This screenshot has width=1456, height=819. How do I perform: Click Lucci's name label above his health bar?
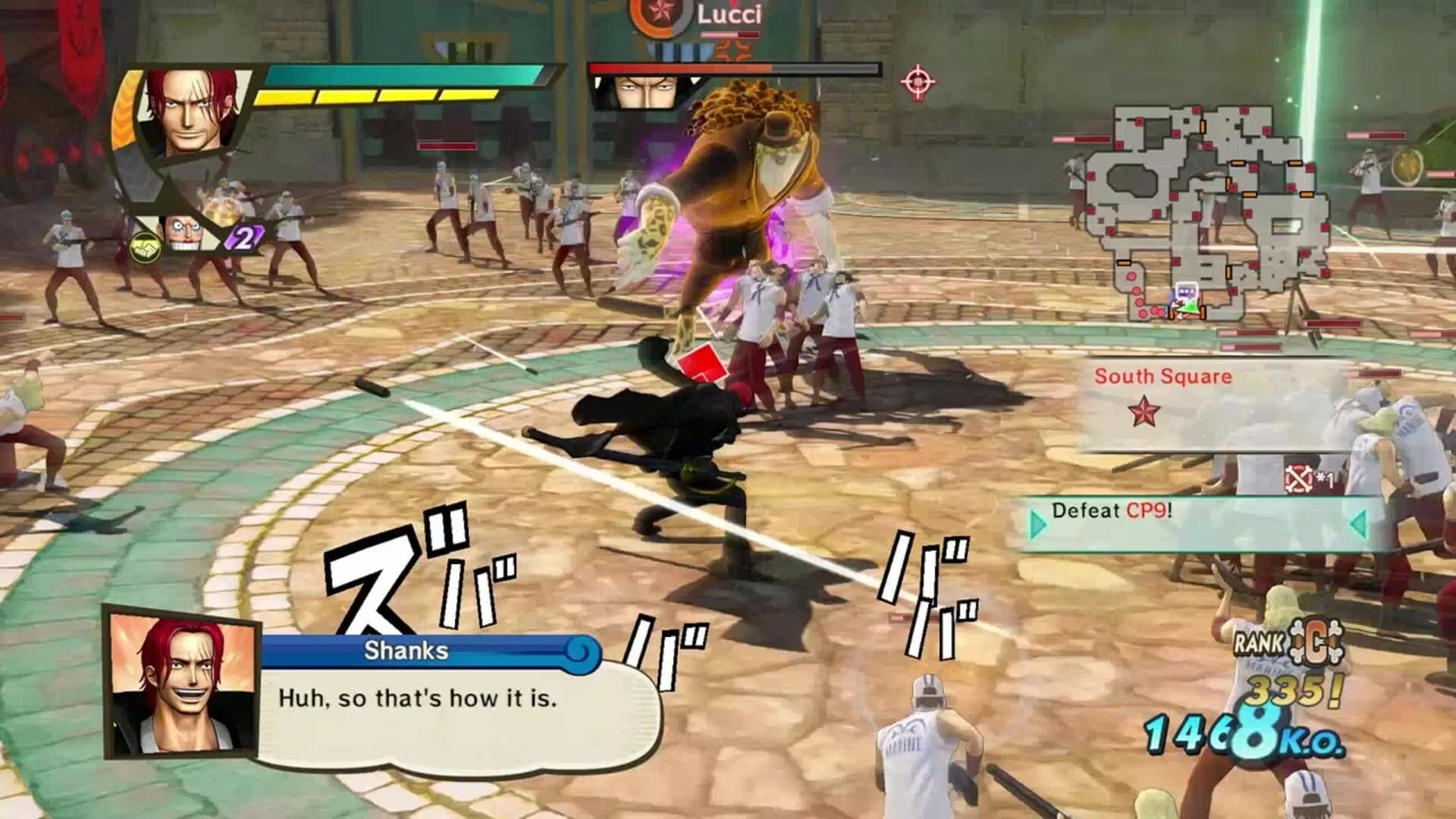(730, 15)
